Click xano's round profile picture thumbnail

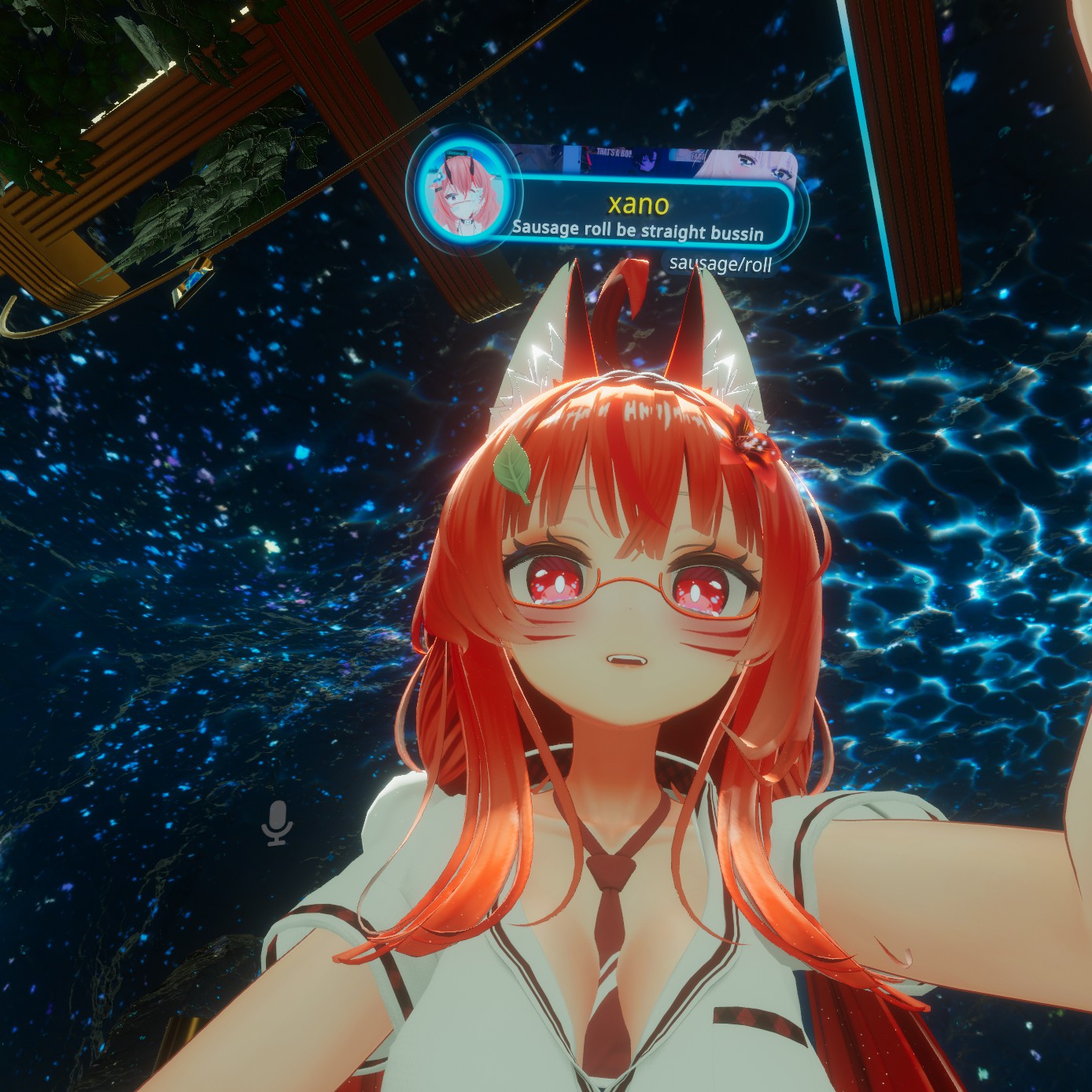459,191
